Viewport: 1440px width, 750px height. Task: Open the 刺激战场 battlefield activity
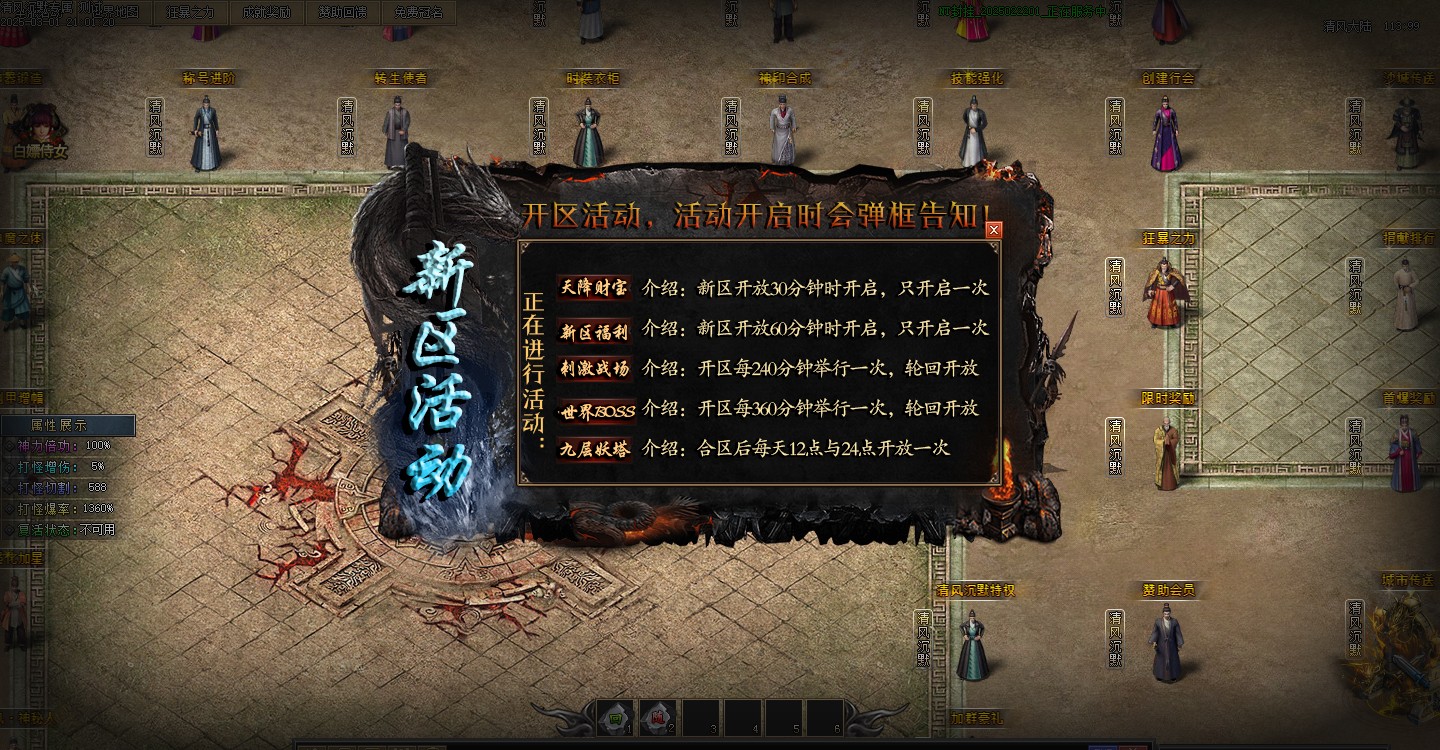[x=593, y=369]
